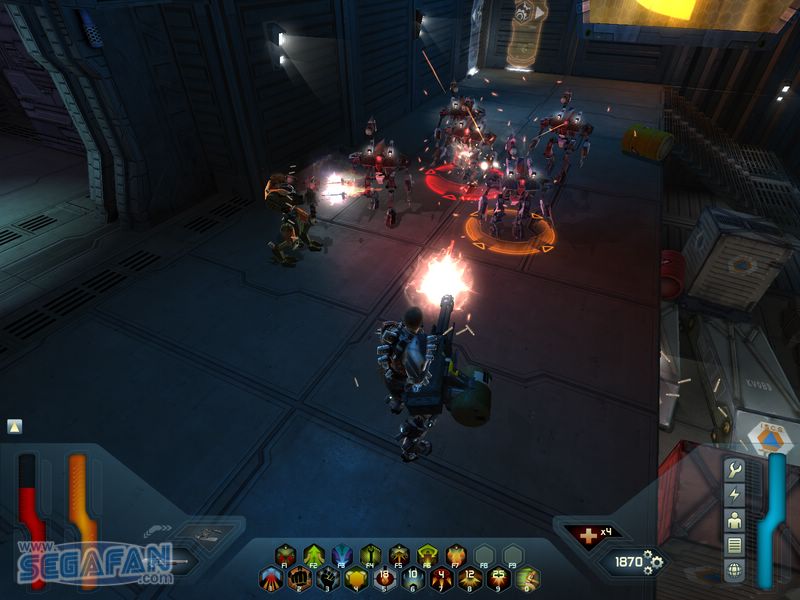Use hotbar slot 5 showing count 18
Screen dimensions: 800x600
385,578
